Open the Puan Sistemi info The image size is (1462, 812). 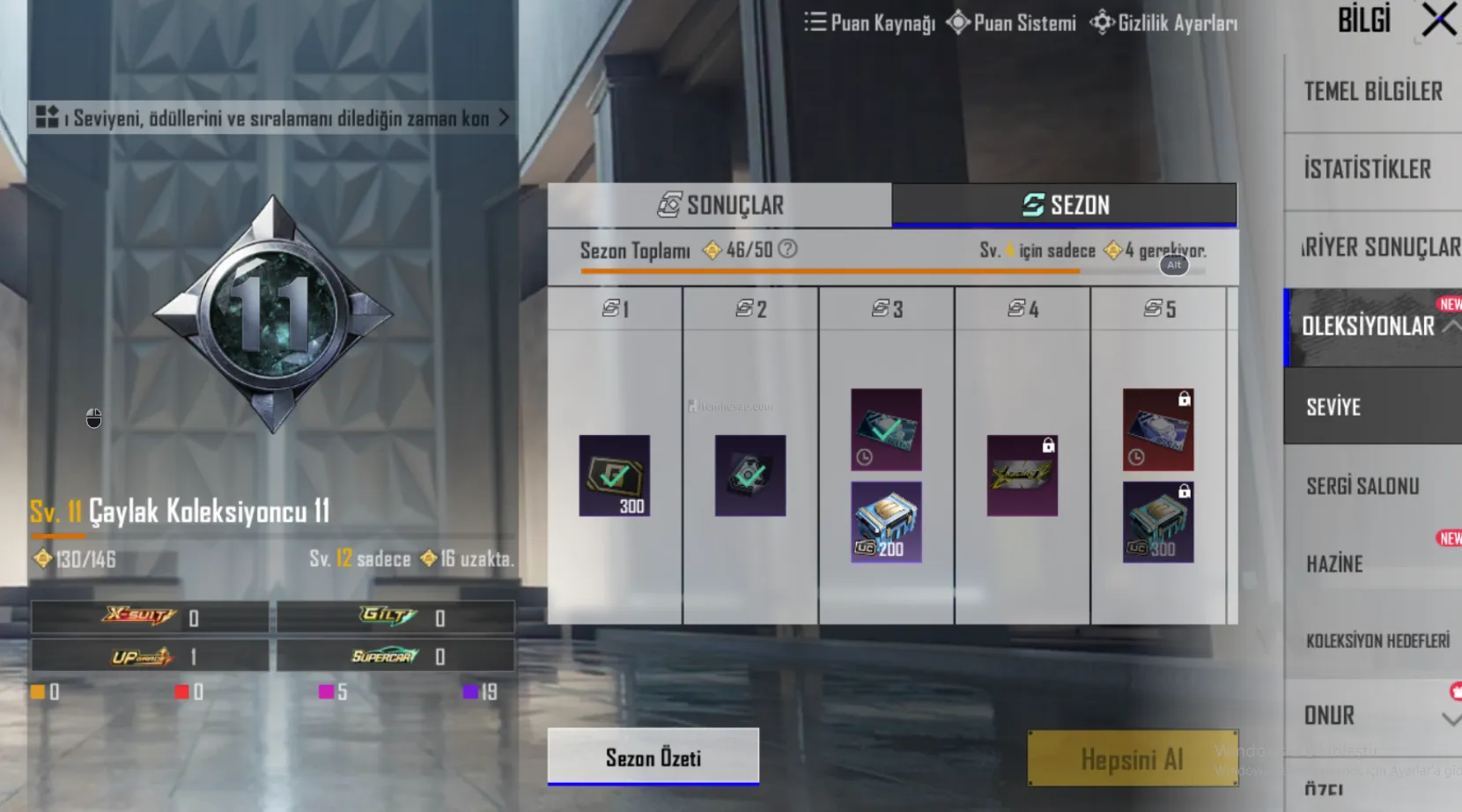1012,23
